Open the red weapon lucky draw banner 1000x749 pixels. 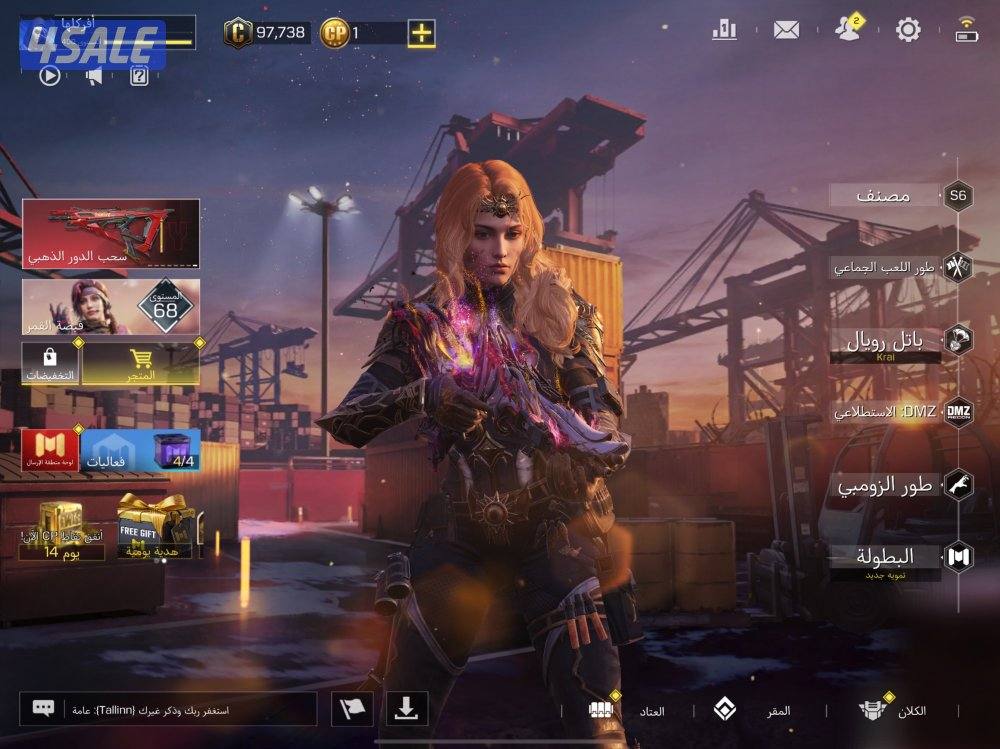coord(110,233)
